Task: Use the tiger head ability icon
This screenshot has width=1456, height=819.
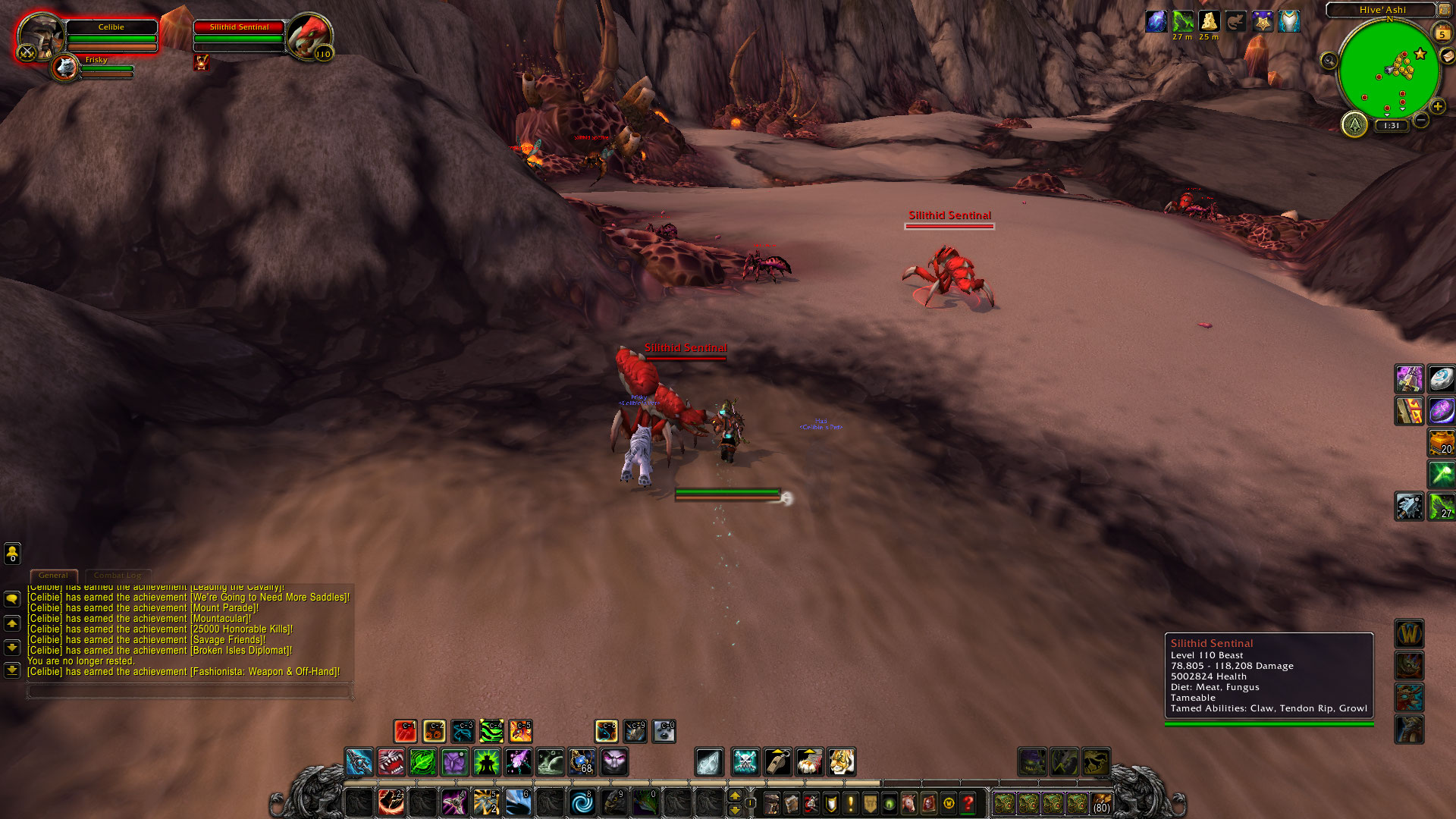Action: tap(842, 762)
